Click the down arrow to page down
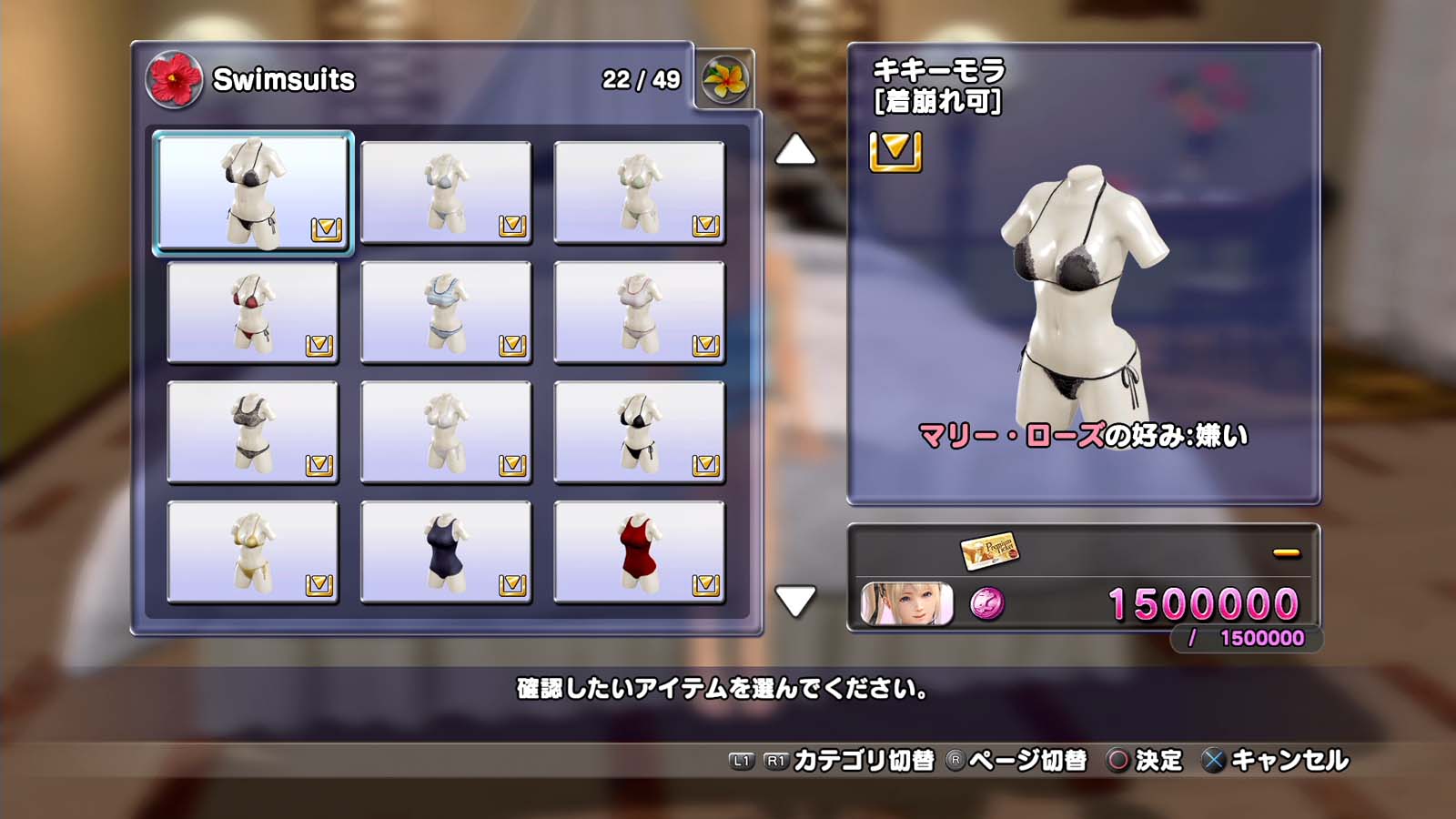 (x=794, y=601)
